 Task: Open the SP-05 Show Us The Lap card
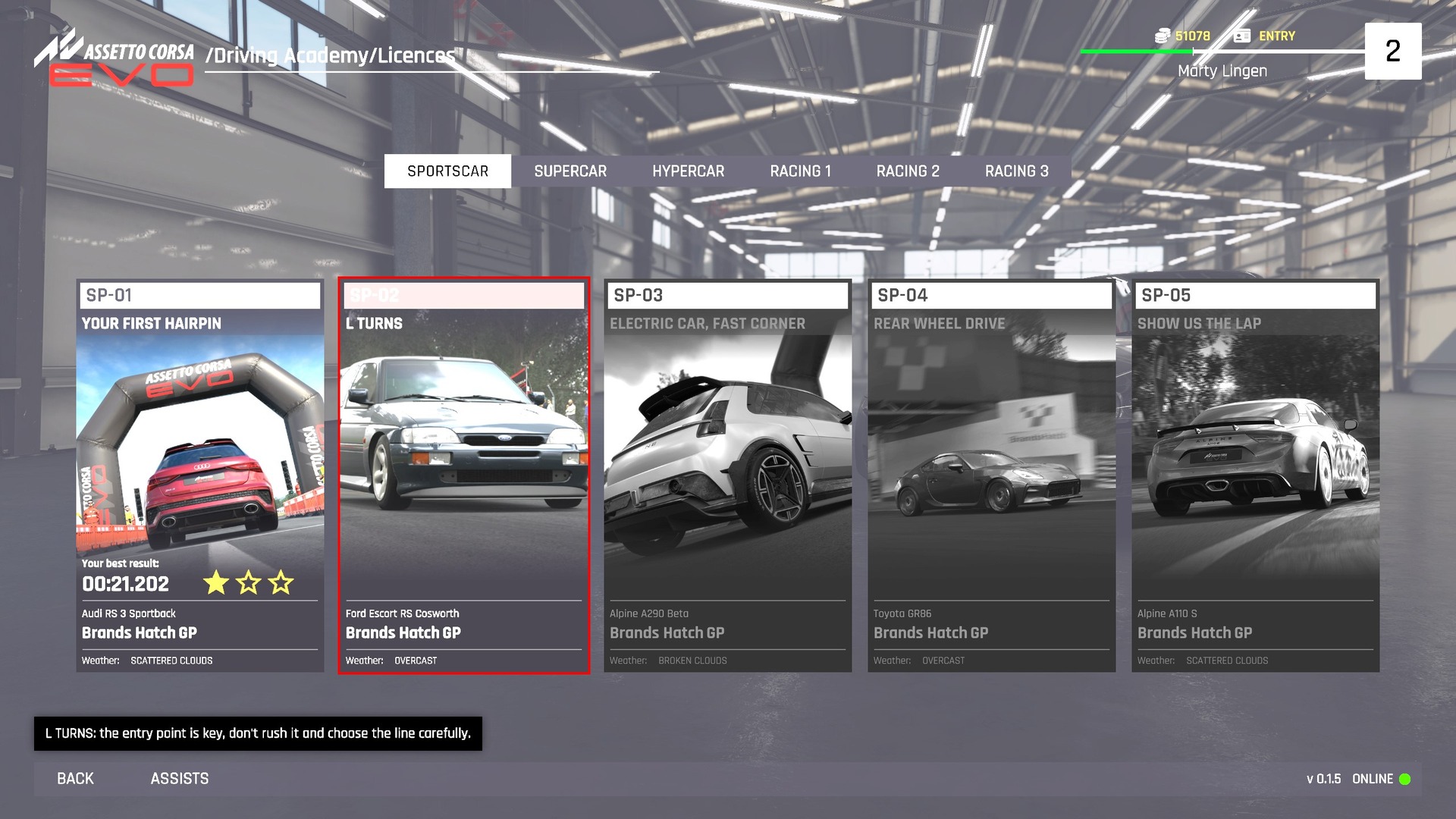point(1255,475)
